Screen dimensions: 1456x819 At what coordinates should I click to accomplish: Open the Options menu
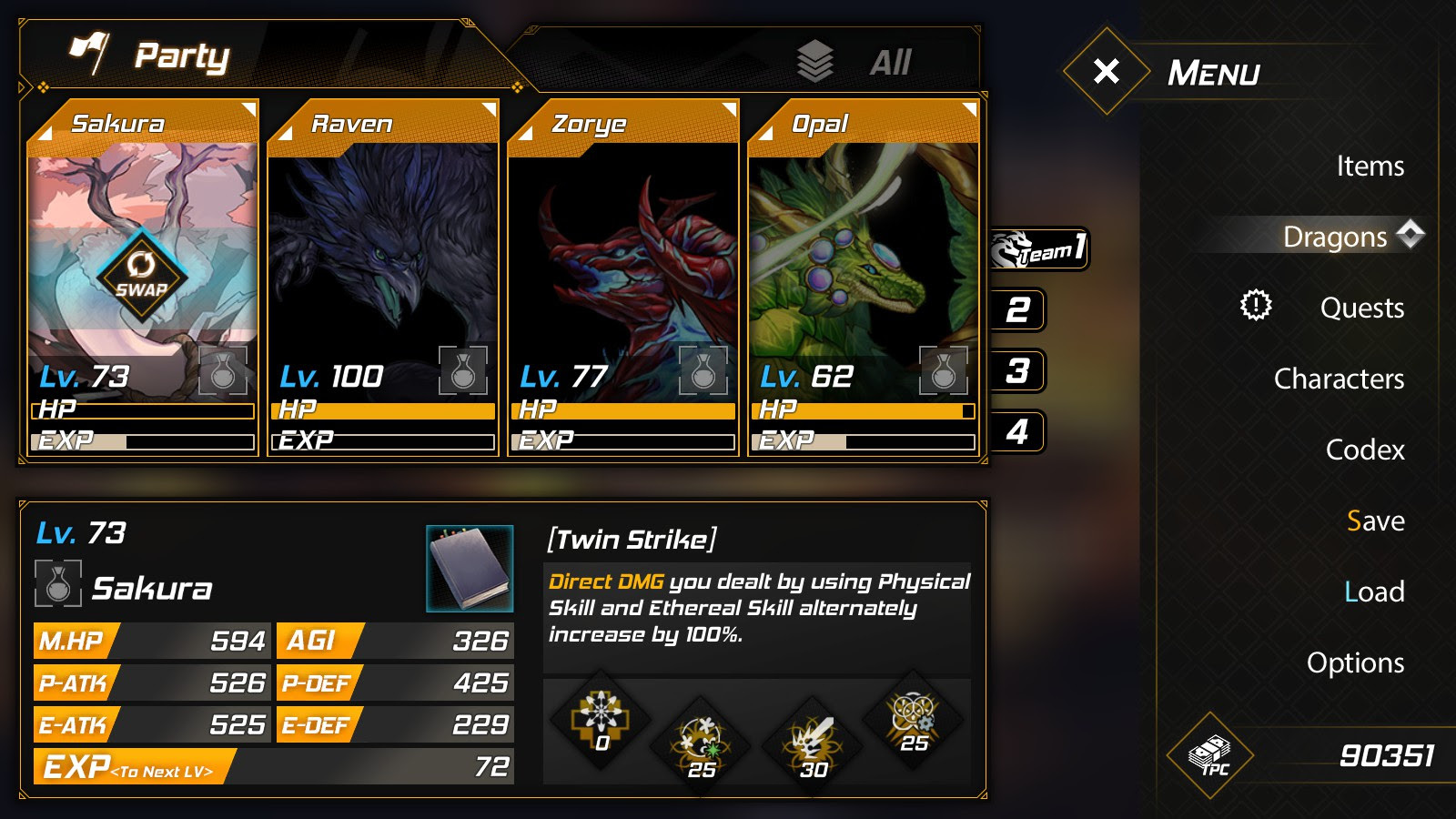1355,662
